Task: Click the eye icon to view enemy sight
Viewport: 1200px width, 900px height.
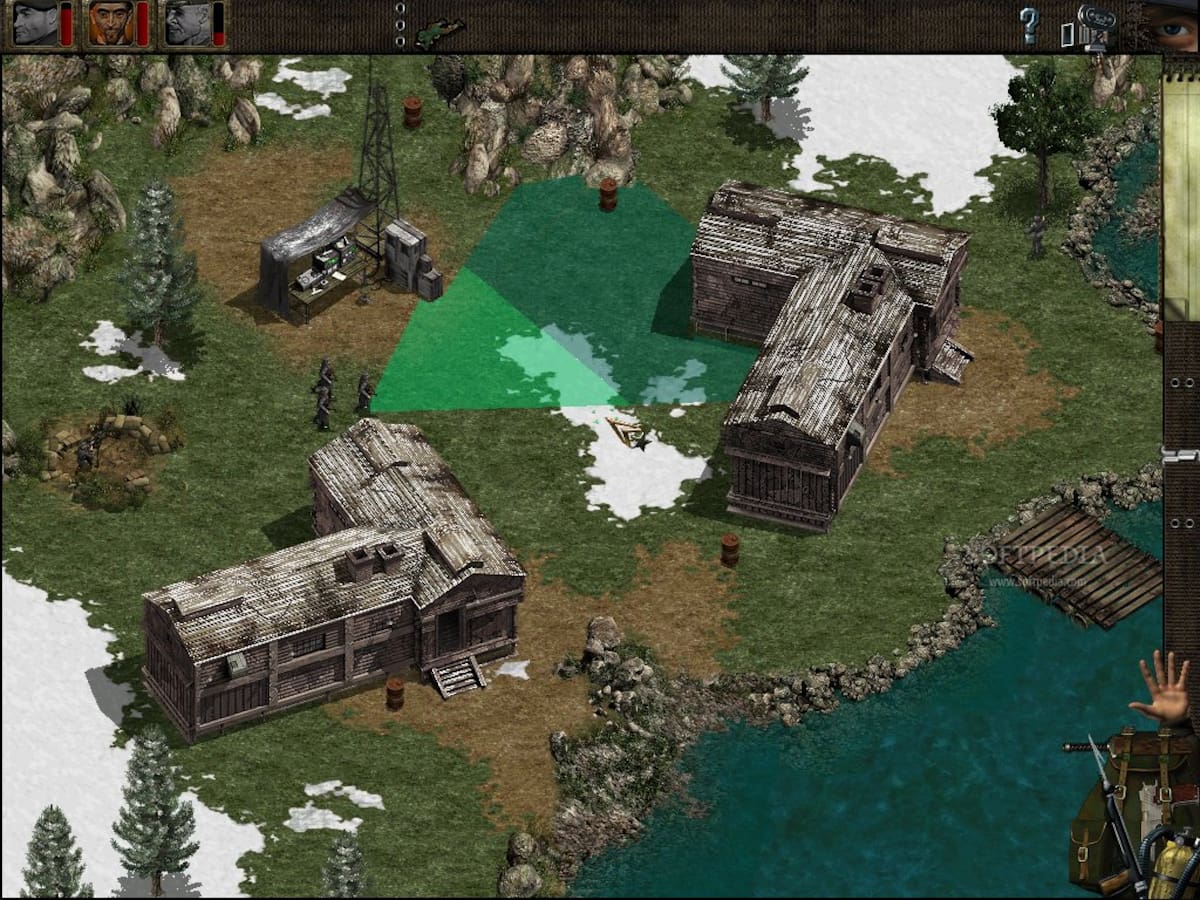Action: click(x=1170, y=26)
